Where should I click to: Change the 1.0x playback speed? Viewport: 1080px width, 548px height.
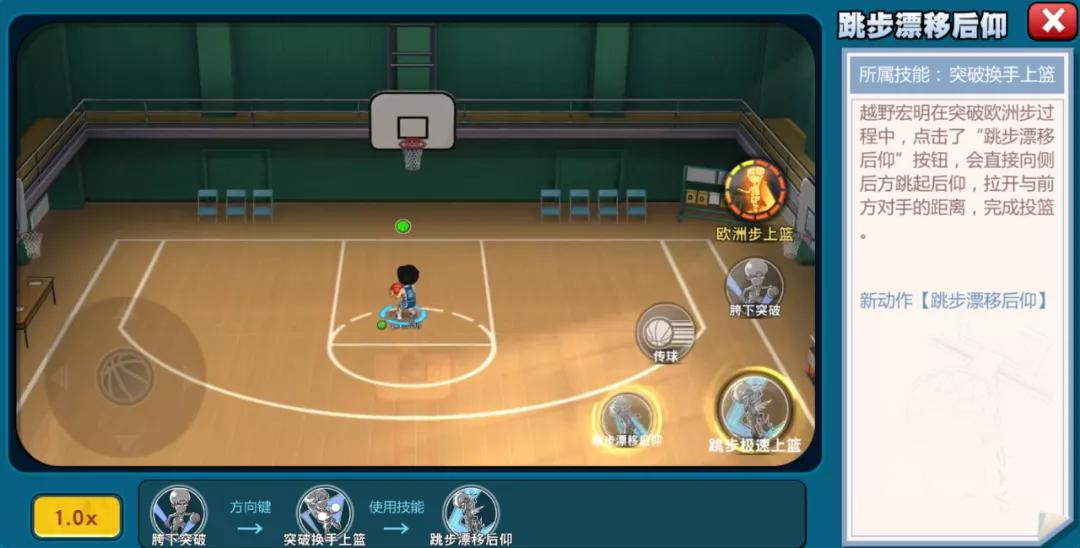76,517
